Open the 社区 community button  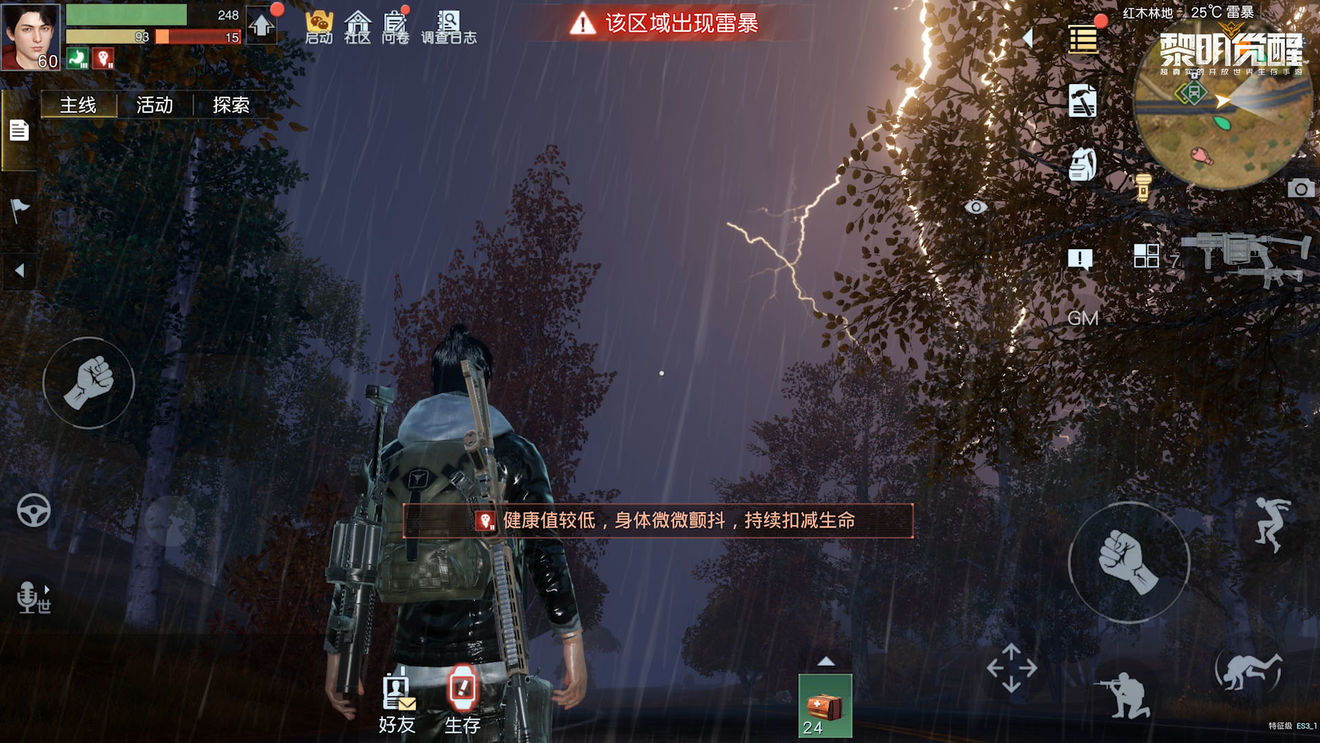coord(357,25)
